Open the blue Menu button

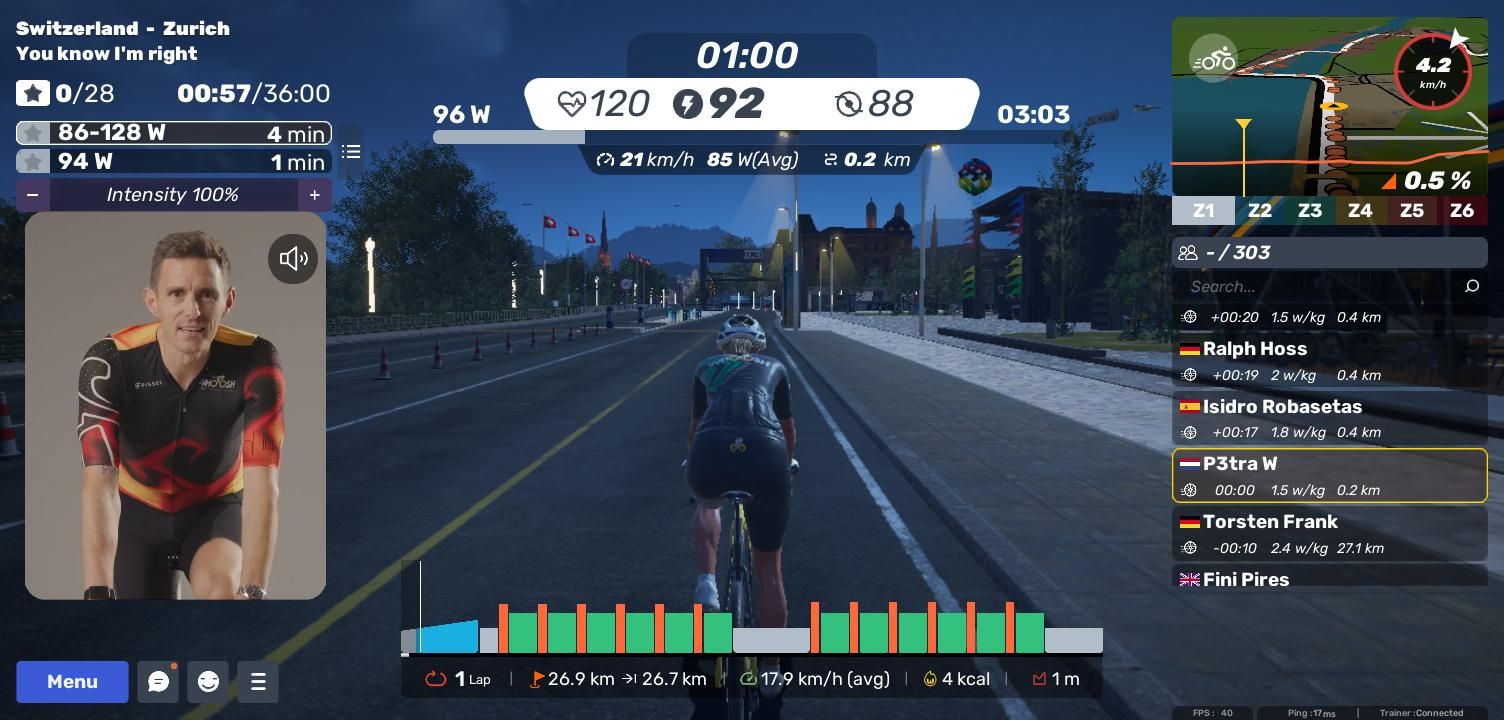coord(72,682)
